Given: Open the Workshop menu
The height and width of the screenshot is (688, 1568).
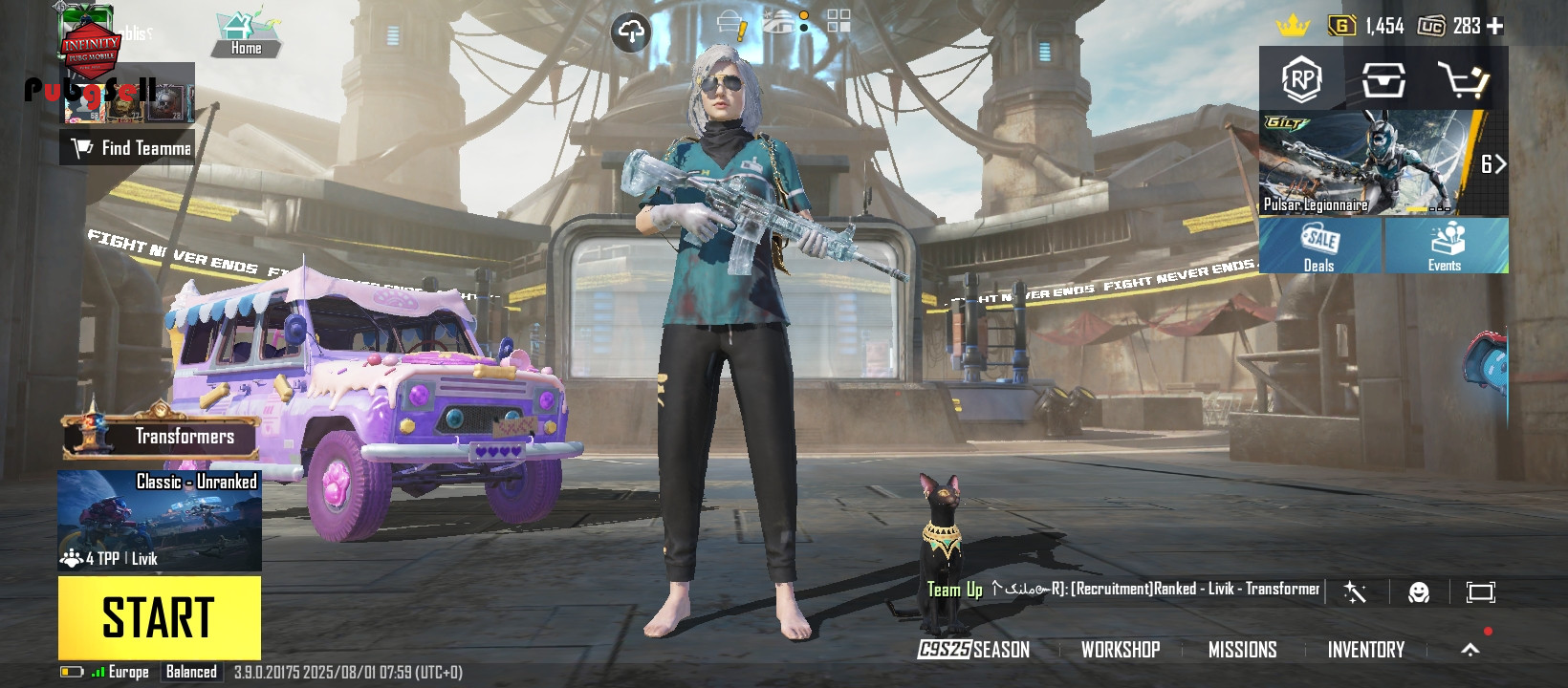Looking at the screenshot, I should (1120, 650).
